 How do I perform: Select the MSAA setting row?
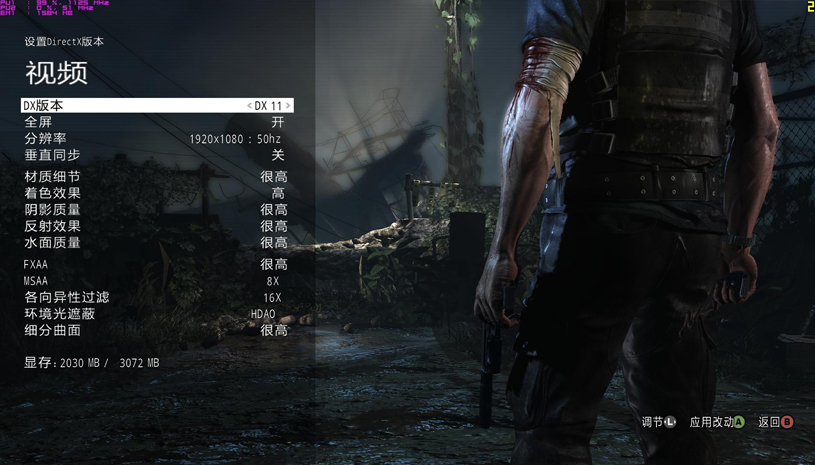[155, 281]
